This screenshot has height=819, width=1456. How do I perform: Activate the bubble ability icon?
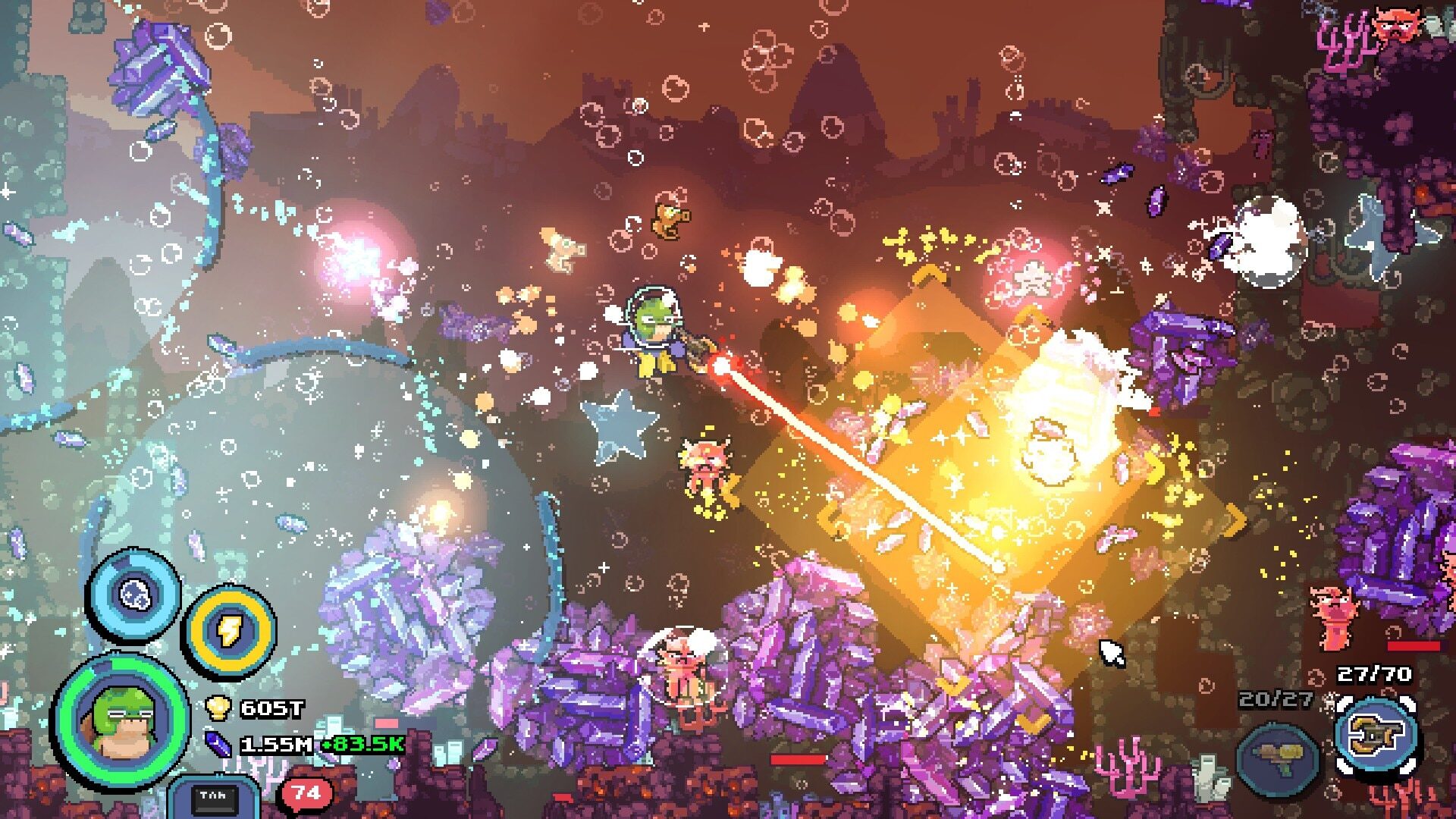pos(135,595)
